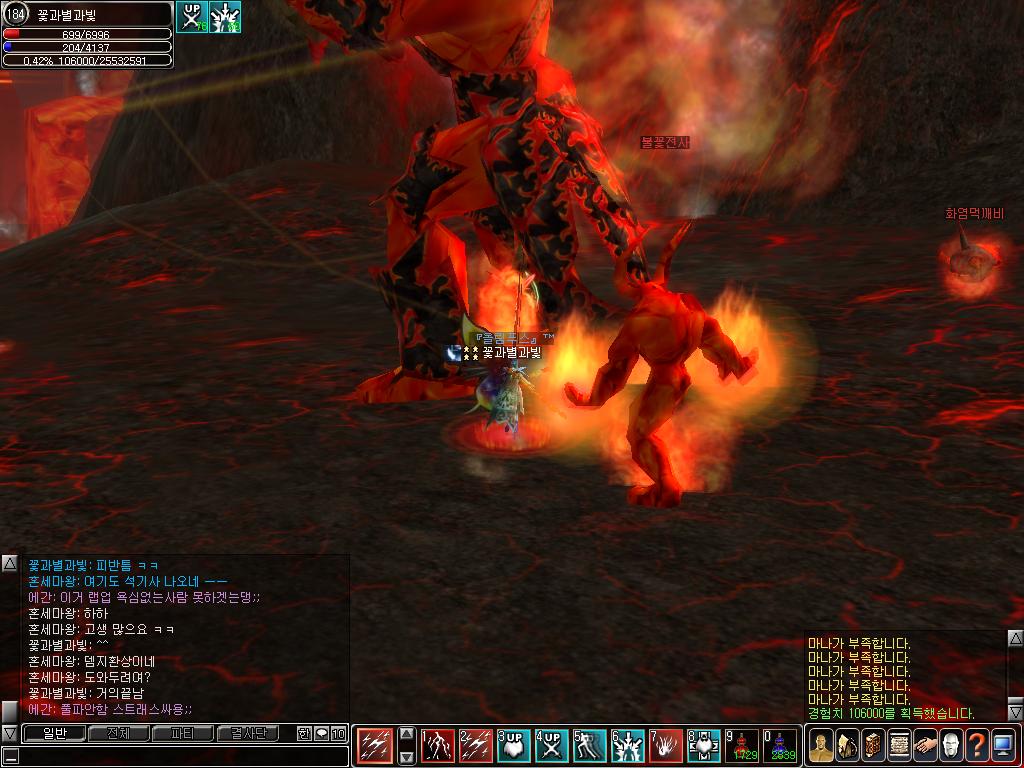Switch to the 일반 chat tab

point(53,733)
